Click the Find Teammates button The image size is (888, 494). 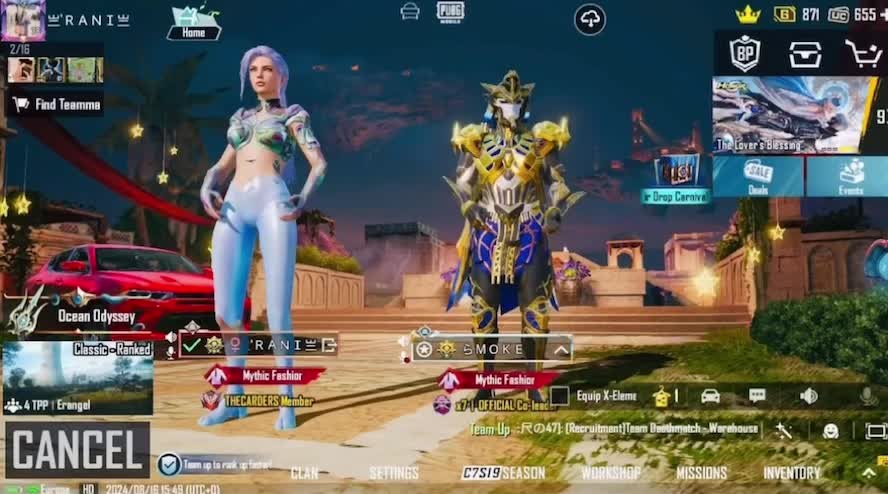point(57,104)
